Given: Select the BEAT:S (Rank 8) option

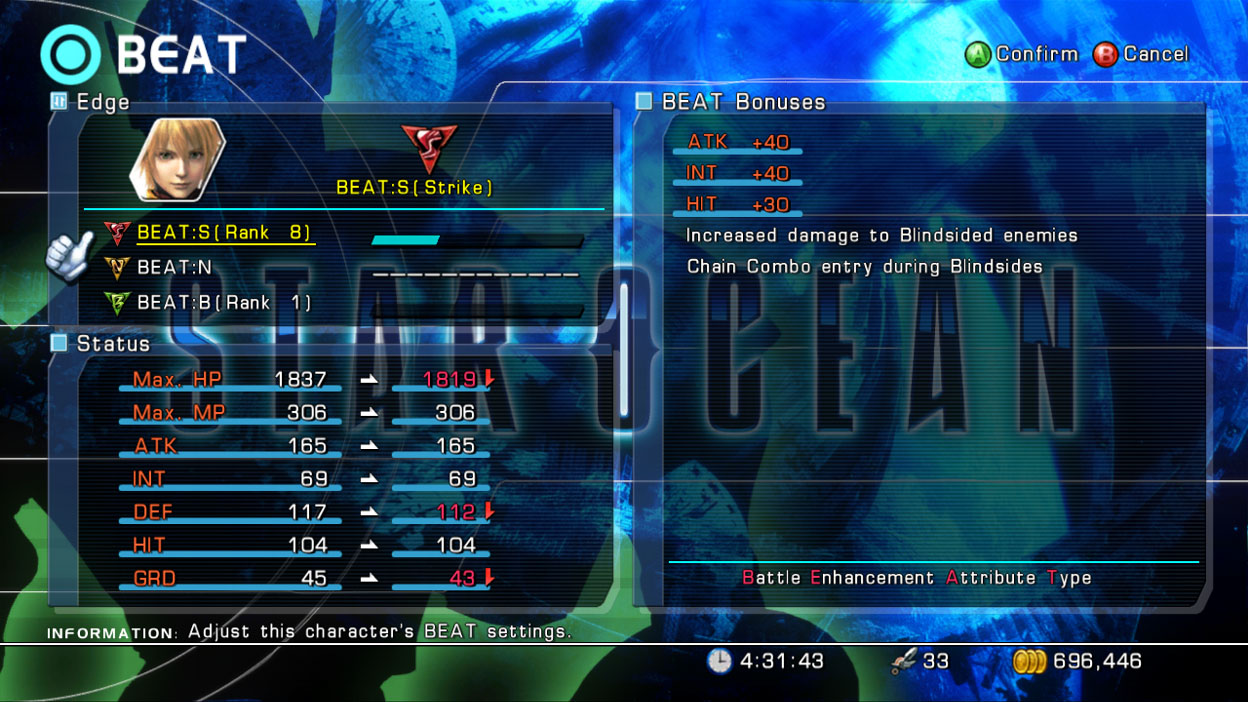Looking at the screenshot, I should [224, 233].
